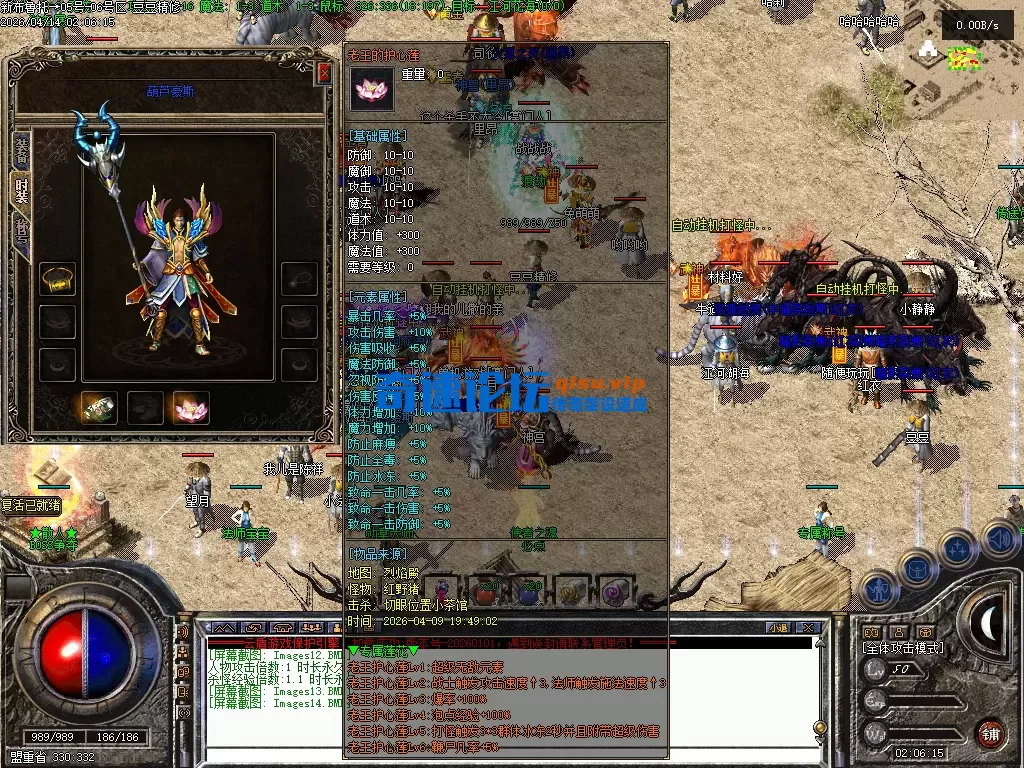Open the character status round button
Viewport: 1024px width, 768px height.
878,587
